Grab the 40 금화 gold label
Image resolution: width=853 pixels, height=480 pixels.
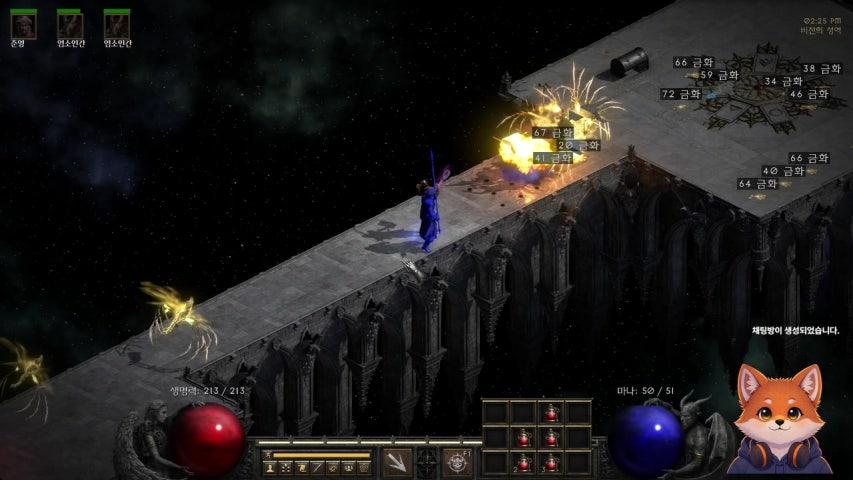pos(783,171)
